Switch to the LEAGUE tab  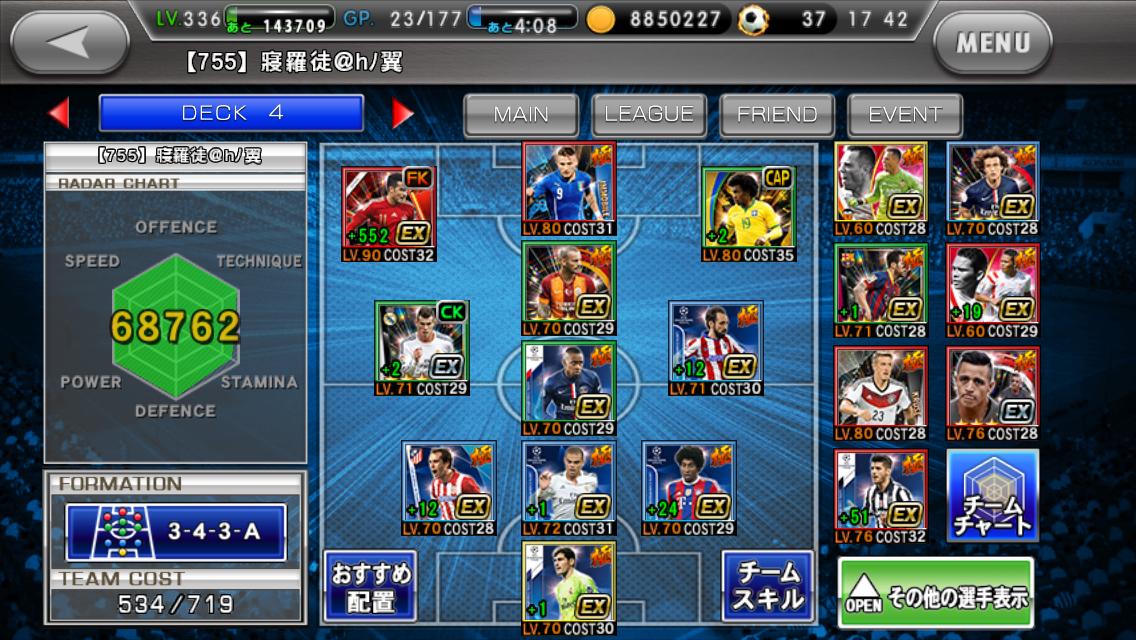point(649,115)
